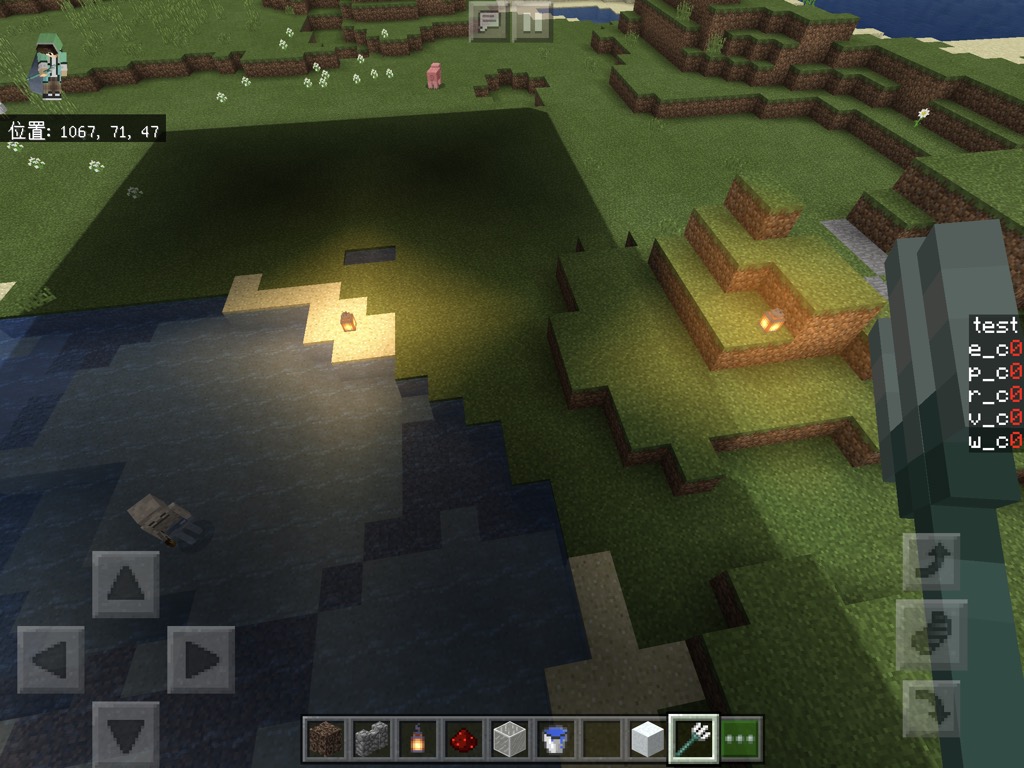The image size is (1024, 768).
Task: Choose the lantern in the hotbar
Action: (417, 739)
